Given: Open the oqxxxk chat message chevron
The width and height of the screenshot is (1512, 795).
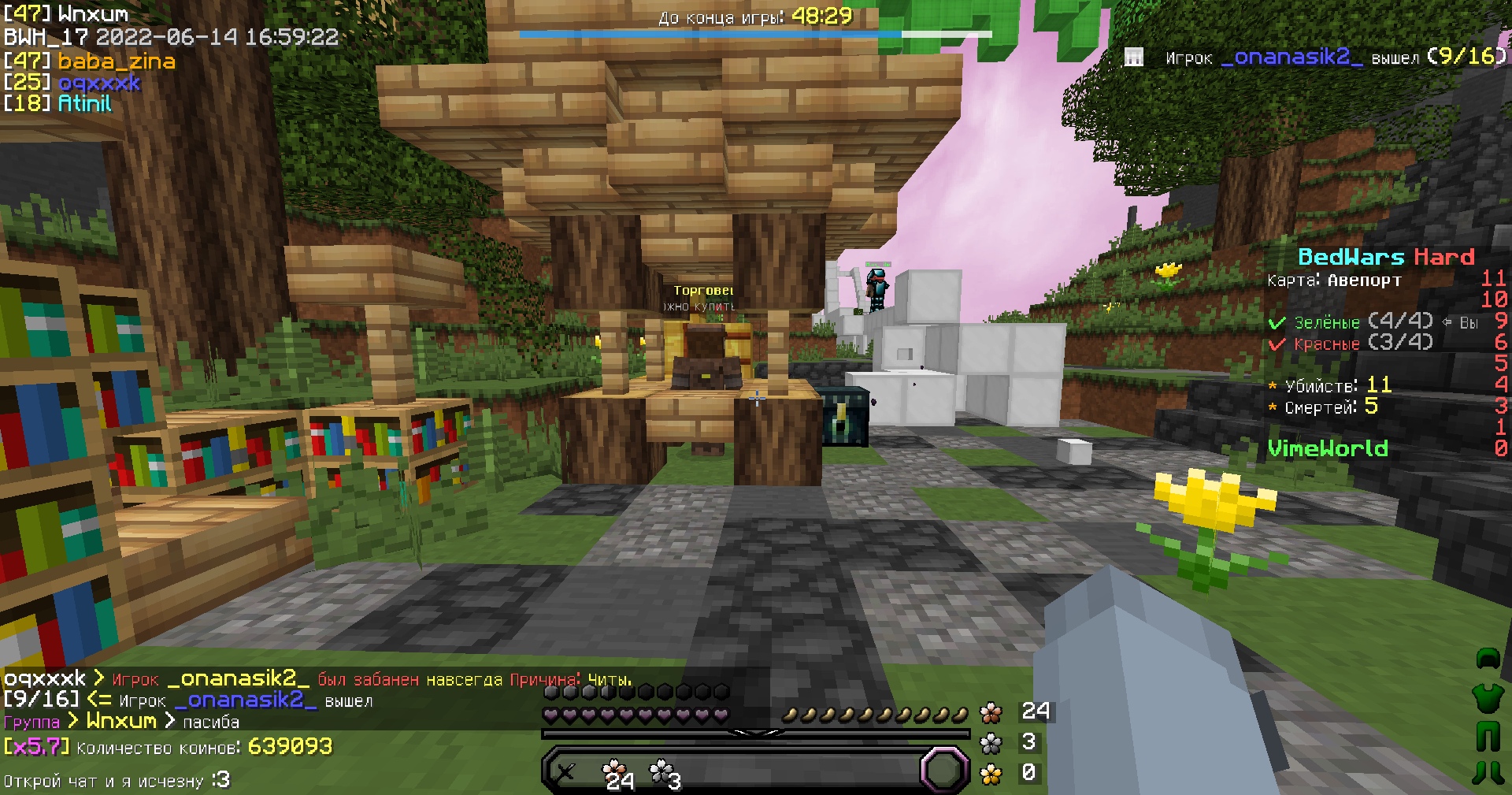Looking at the screenshot, I should coord(97,678).
